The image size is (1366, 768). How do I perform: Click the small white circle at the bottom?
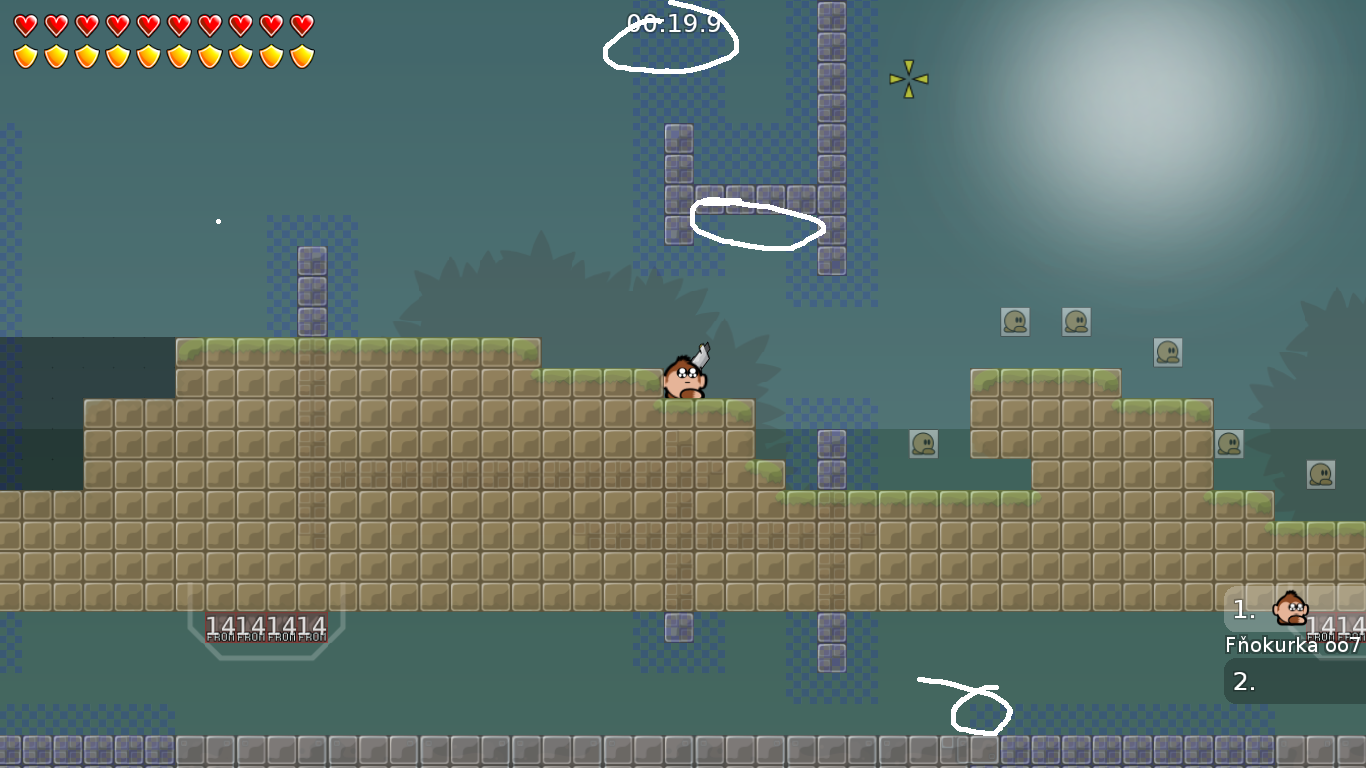tap(981, 712)
